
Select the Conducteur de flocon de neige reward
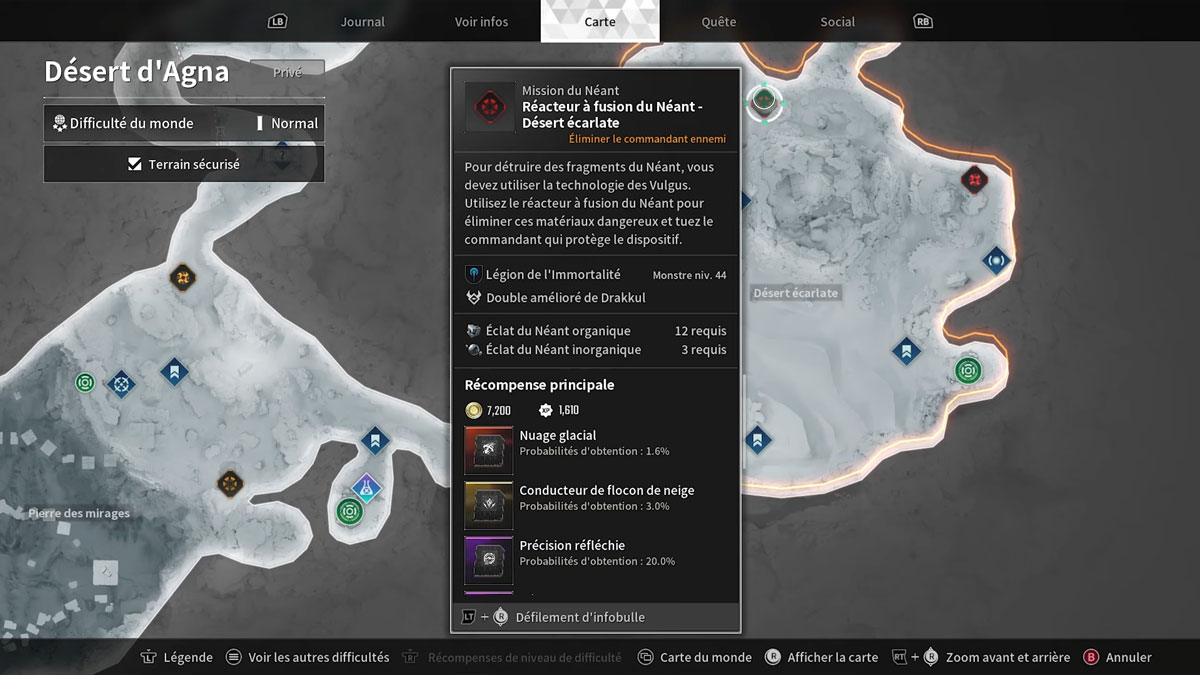489,505
